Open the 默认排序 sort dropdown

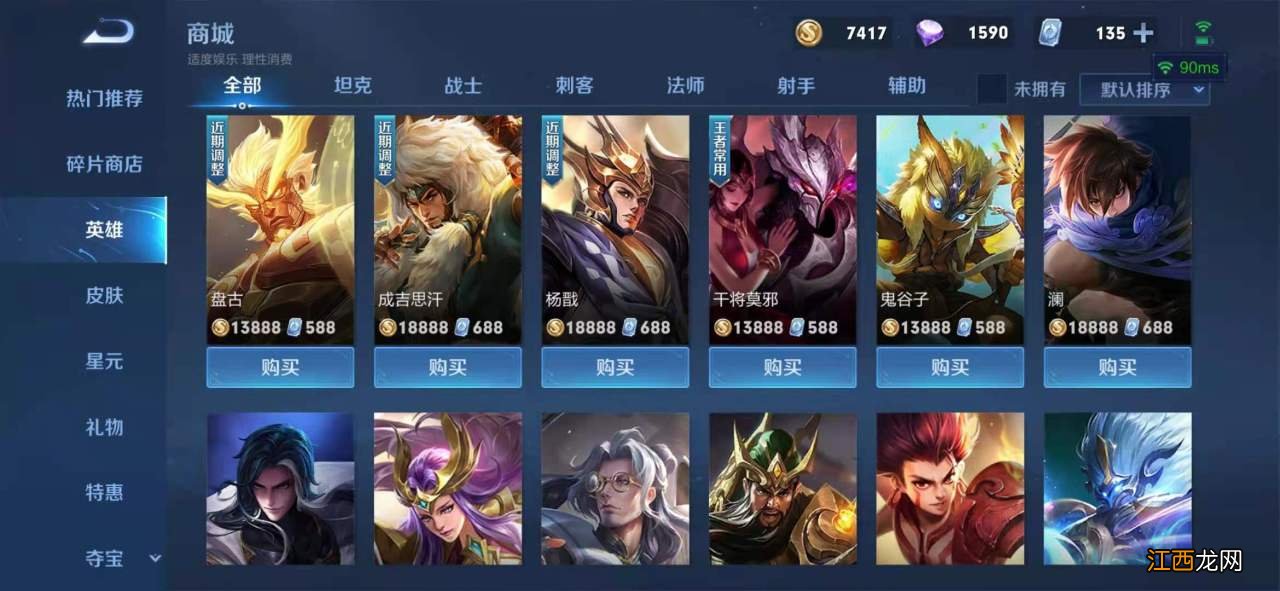coord(1144,90)
